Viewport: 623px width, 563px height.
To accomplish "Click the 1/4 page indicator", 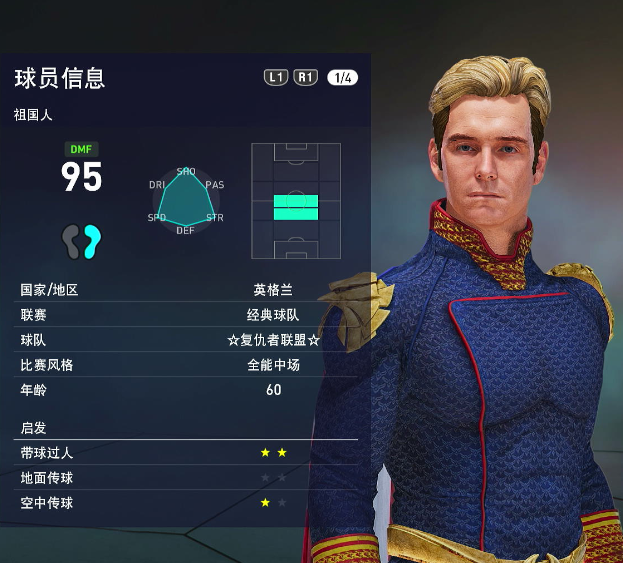I will click(341, 78).
